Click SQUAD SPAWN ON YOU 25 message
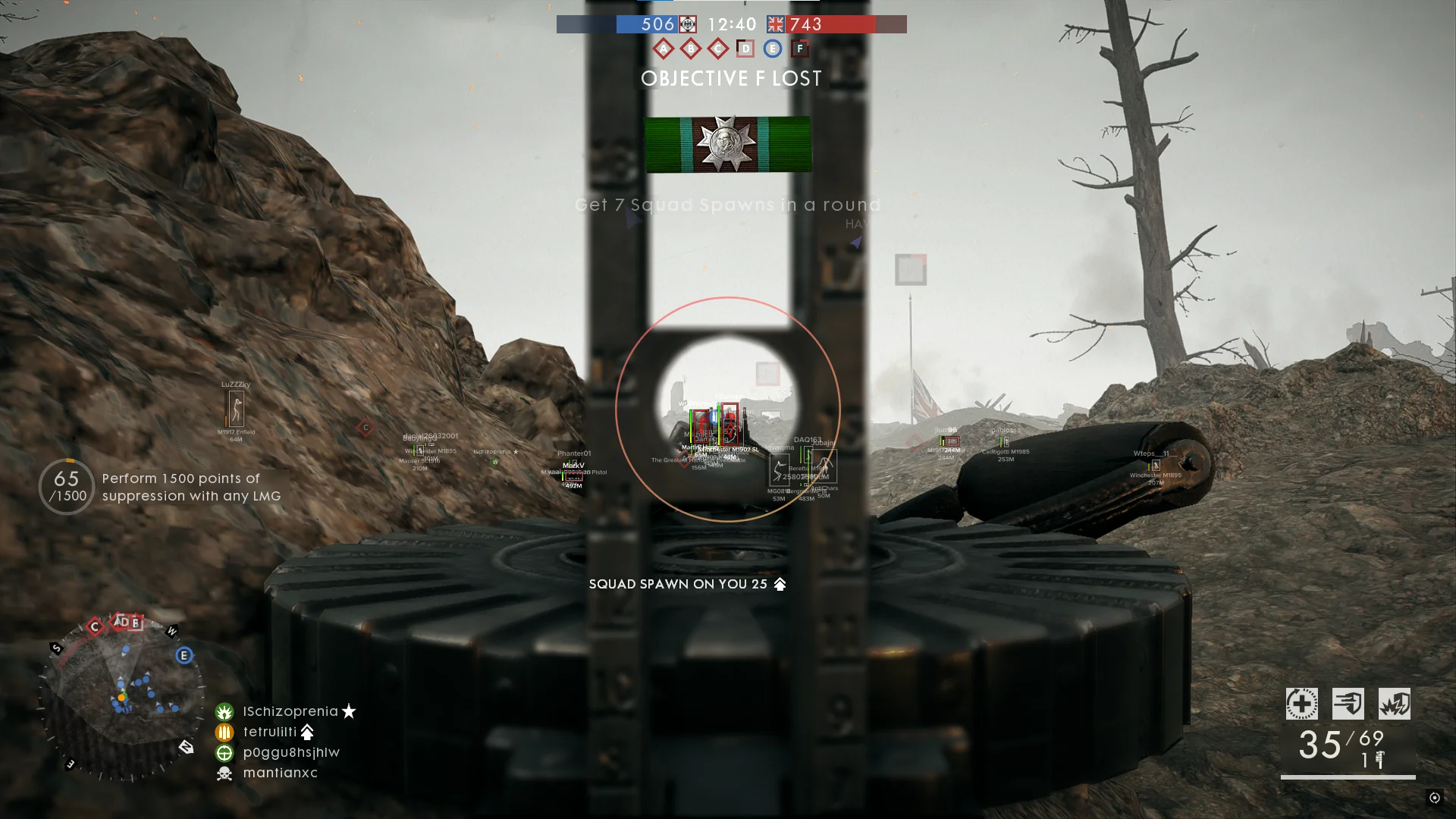1456x819 pixels. coord(685,584)
